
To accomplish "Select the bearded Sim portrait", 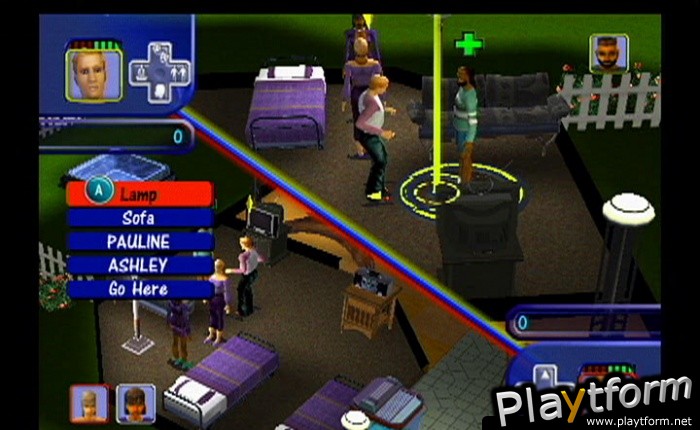I will [609, 54].
